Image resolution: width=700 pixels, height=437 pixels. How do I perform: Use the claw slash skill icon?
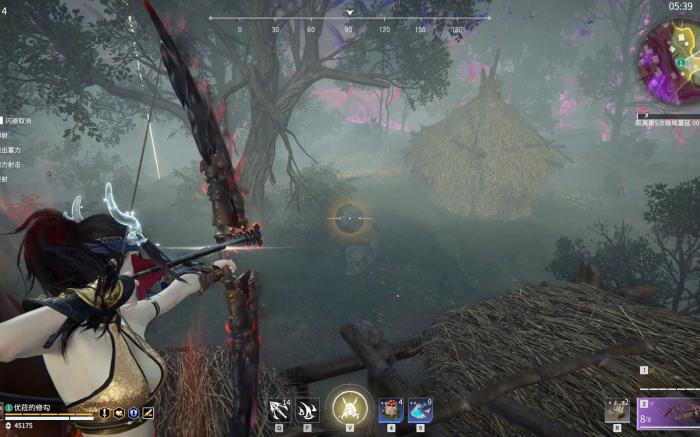pyautogui.click(x=308, y=410)
